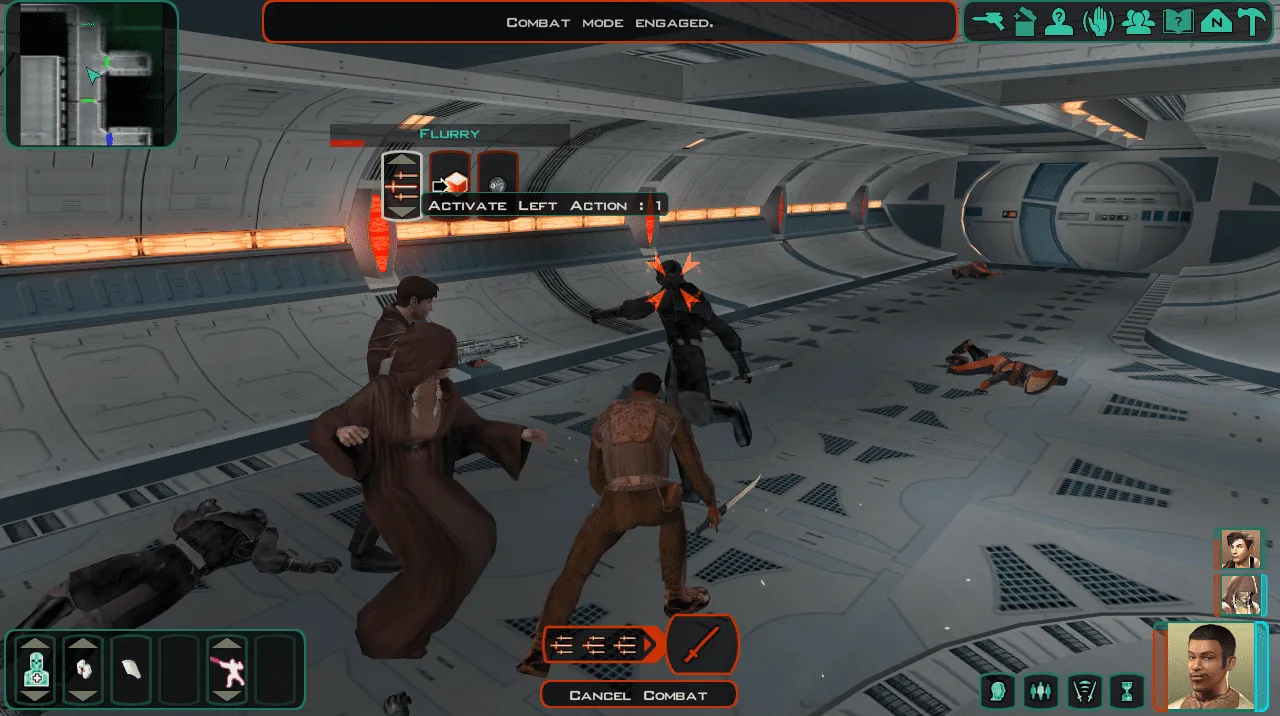This screenshot has width=1280, height=716.
Task: Cancel combat mode
Action: coord(638,695)
